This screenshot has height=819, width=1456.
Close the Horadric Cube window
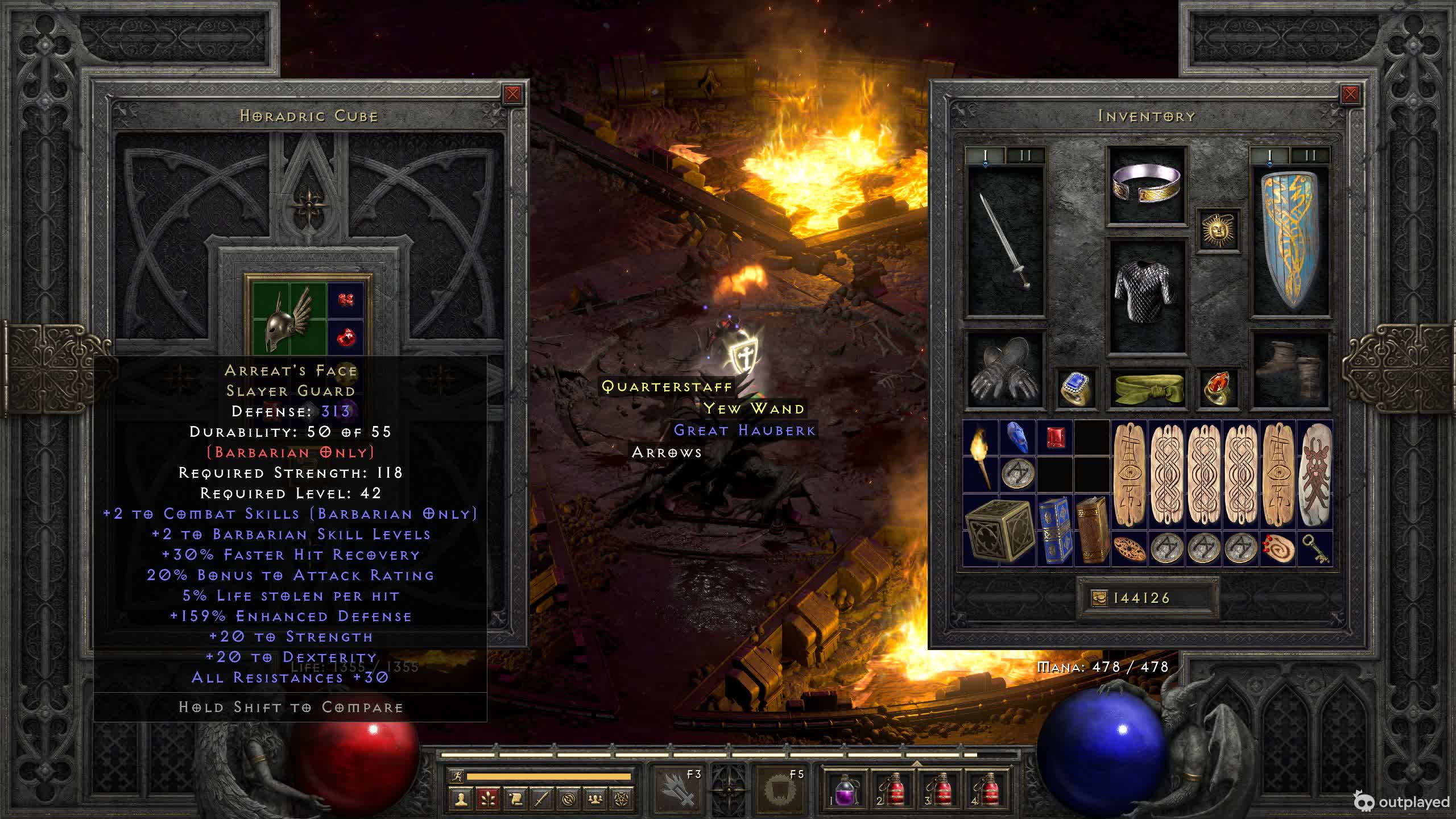pyautogui.click(x=512, y=94)
